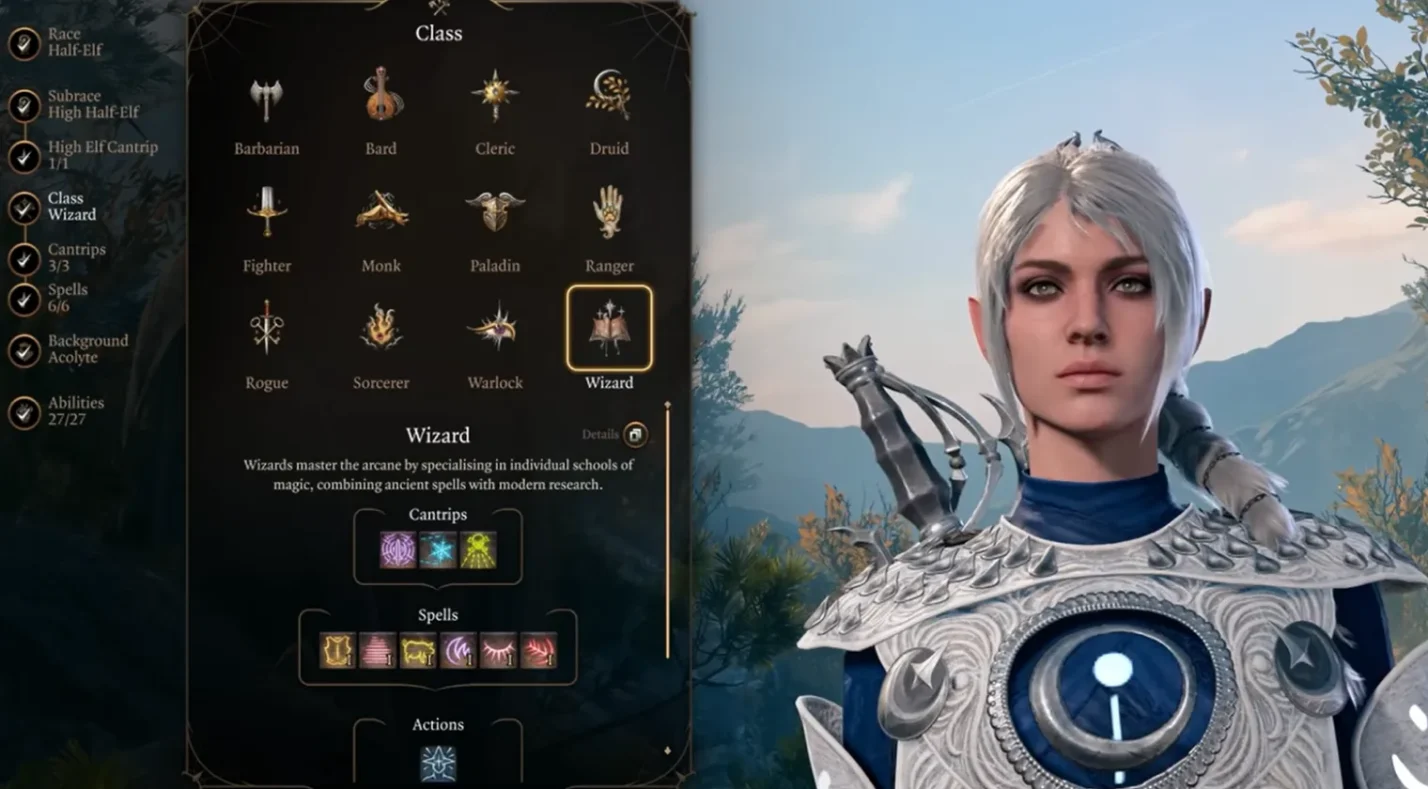Open the Wizard Details view
1428x789 pixels.
[x=635, y=434]
